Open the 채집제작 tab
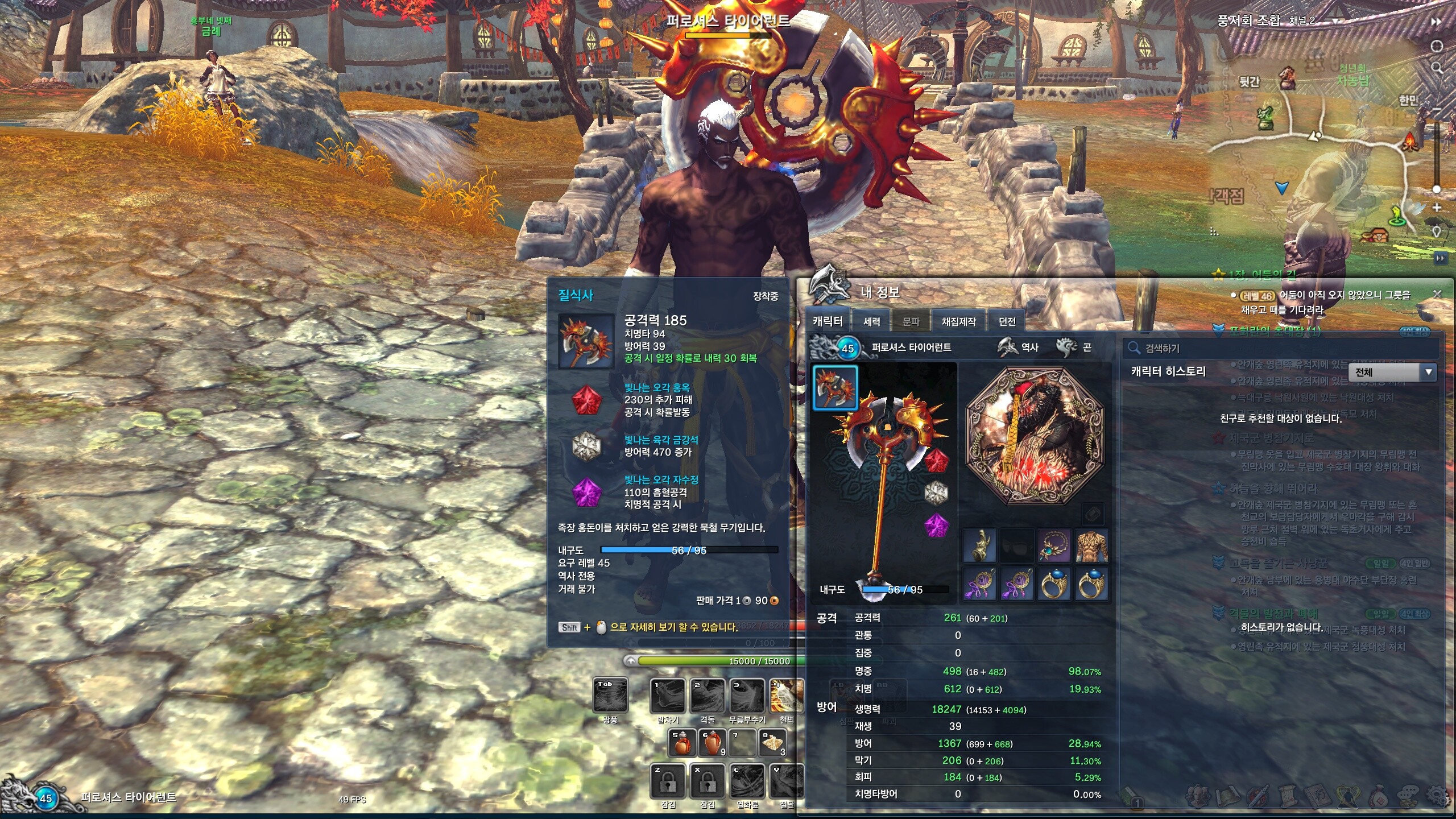The height and width of the screenshot is (819, 1456). [958, 321]
